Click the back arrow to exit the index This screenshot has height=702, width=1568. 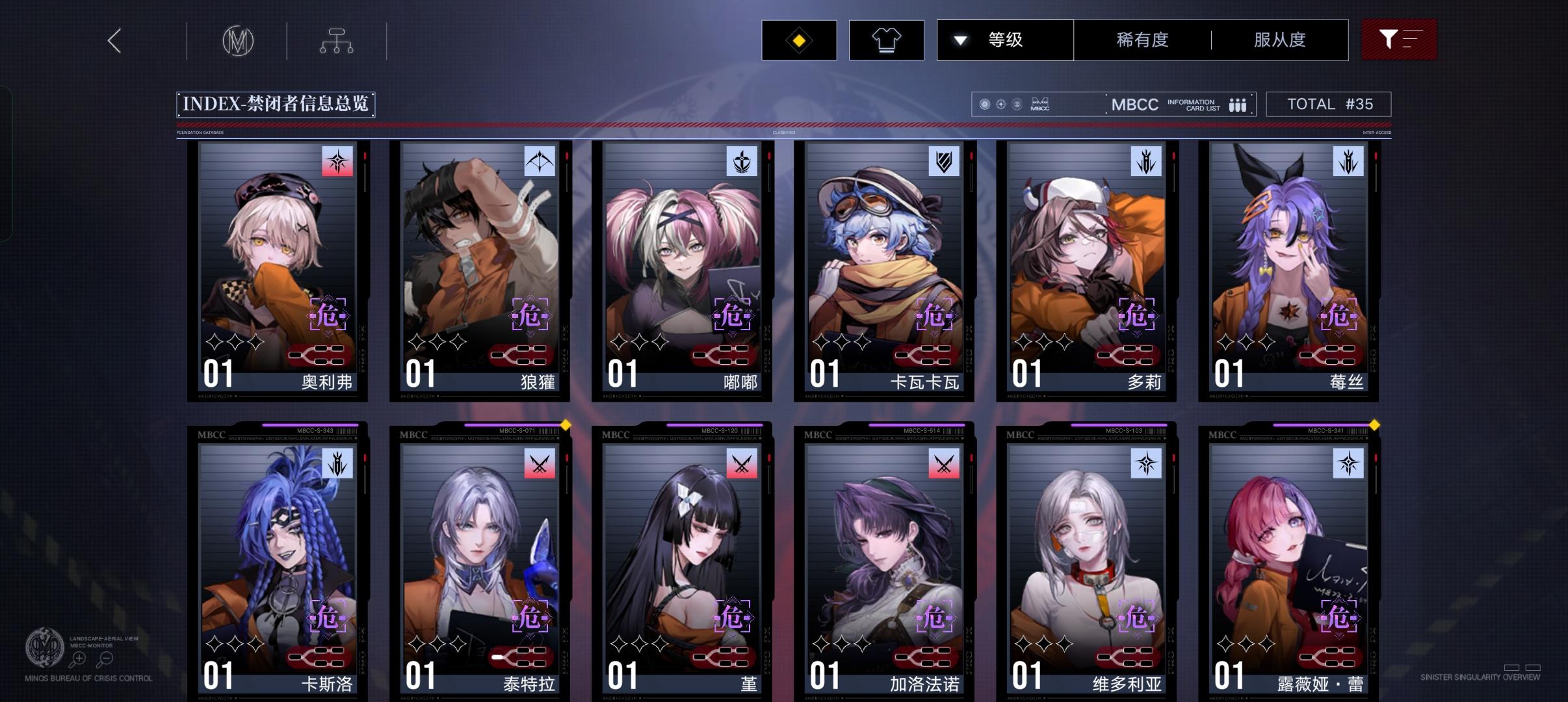point(114,40)
